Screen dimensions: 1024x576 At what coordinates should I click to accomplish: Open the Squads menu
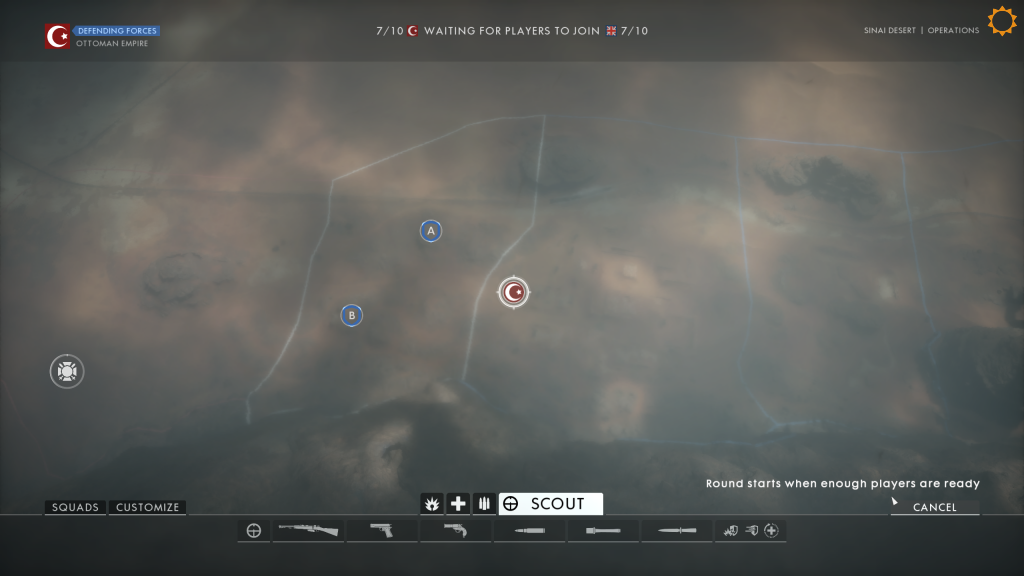[76, 507]
